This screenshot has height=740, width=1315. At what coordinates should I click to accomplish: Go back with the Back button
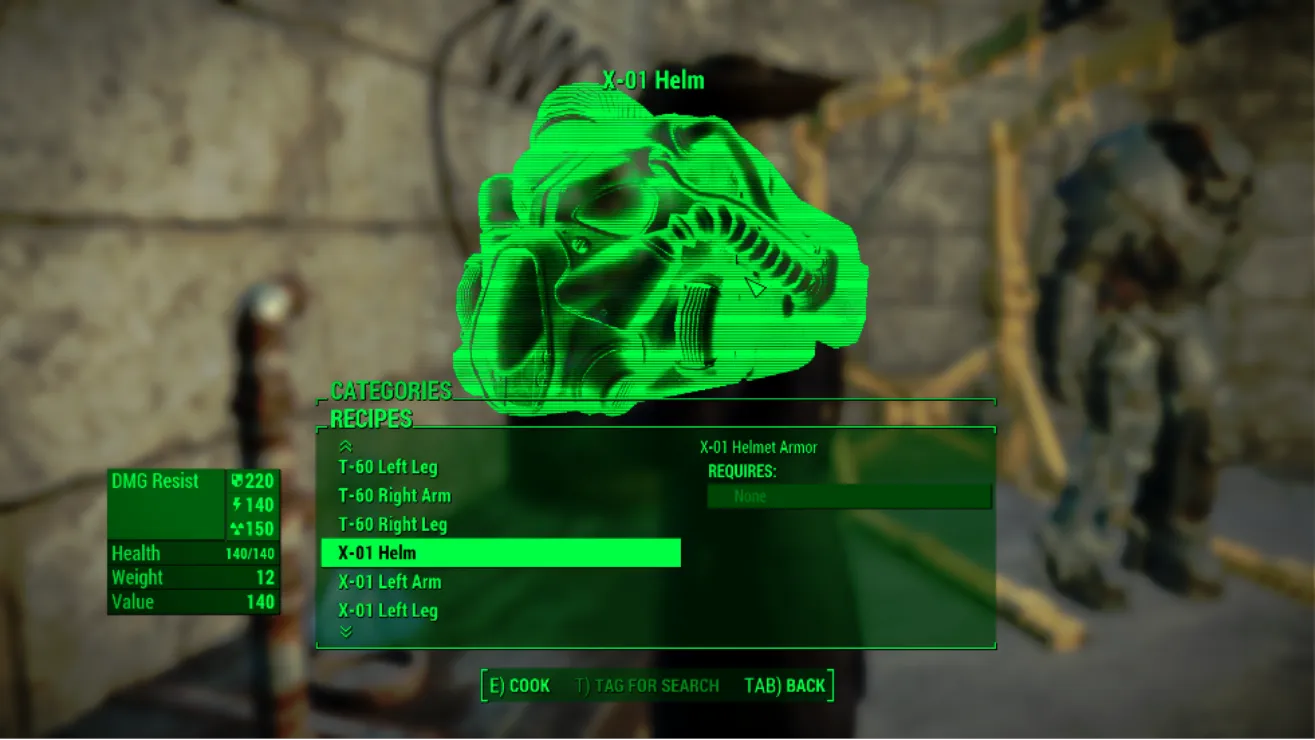[785, 686]
